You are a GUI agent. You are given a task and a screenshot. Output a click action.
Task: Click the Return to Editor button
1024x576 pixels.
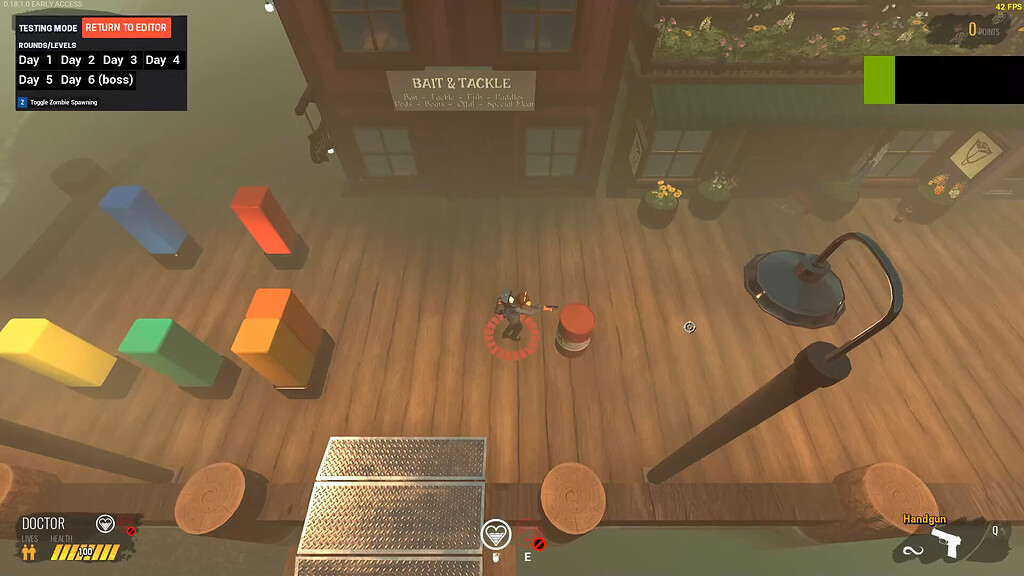pyautogui.click(x=126, y=28)
